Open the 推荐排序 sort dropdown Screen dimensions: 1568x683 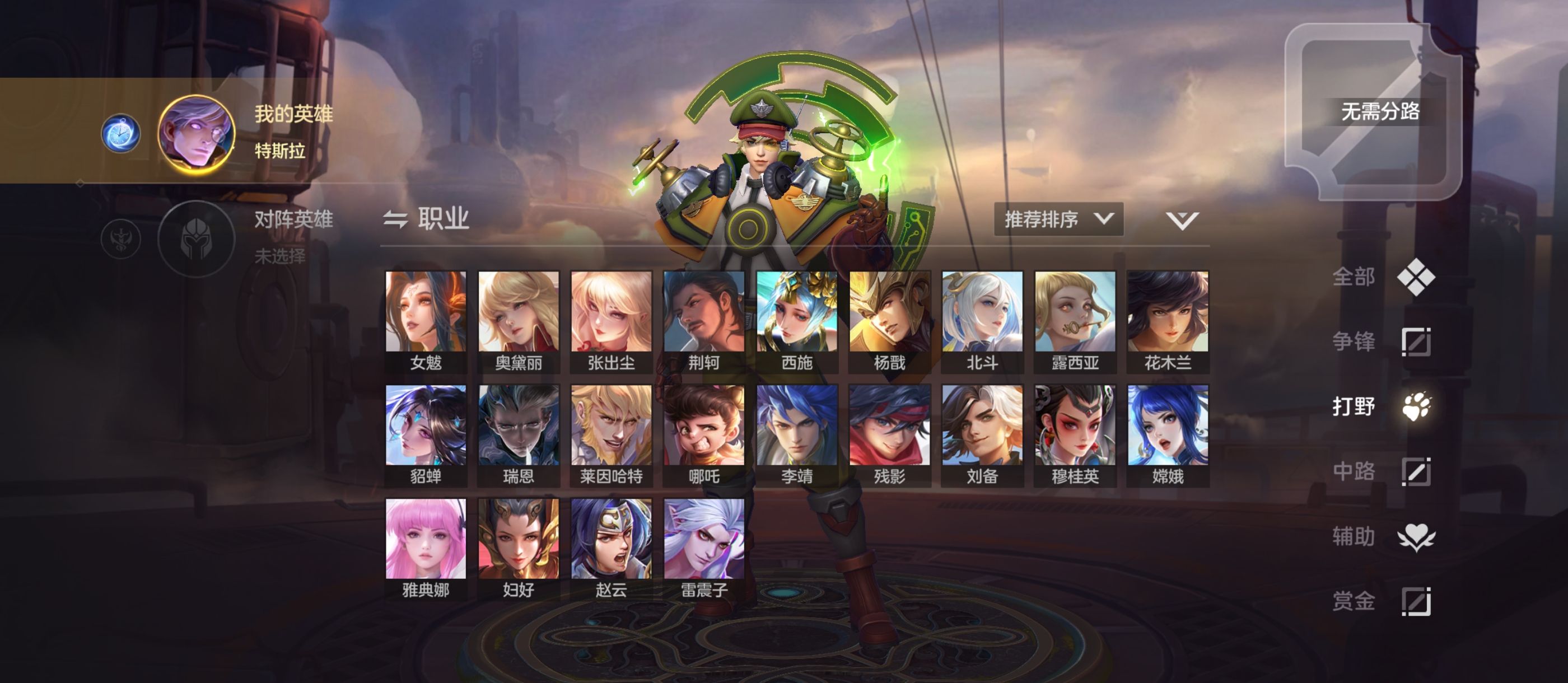1058,219
